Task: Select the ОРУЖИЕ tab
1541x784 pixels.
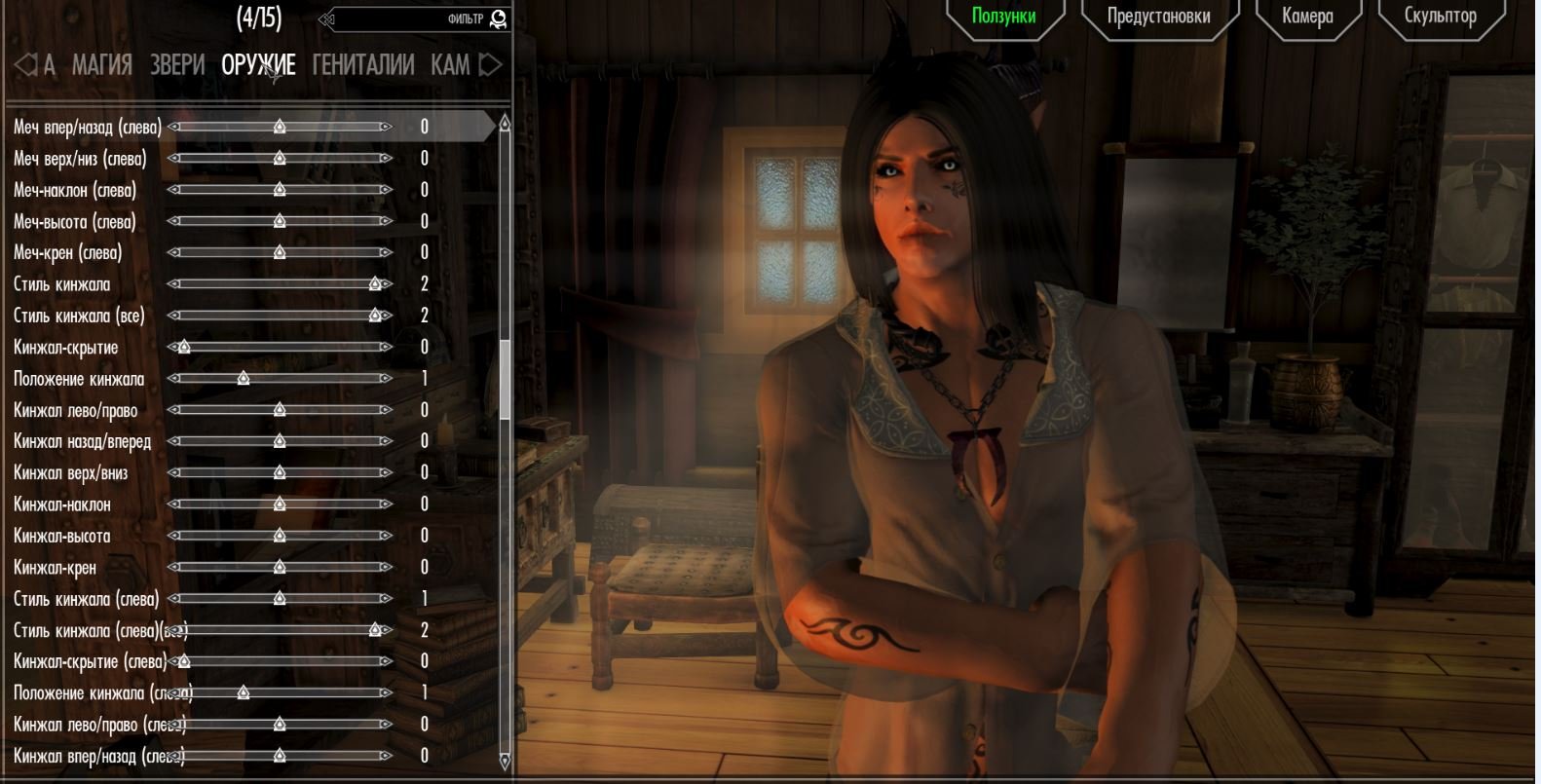Action: coord(258,65)
